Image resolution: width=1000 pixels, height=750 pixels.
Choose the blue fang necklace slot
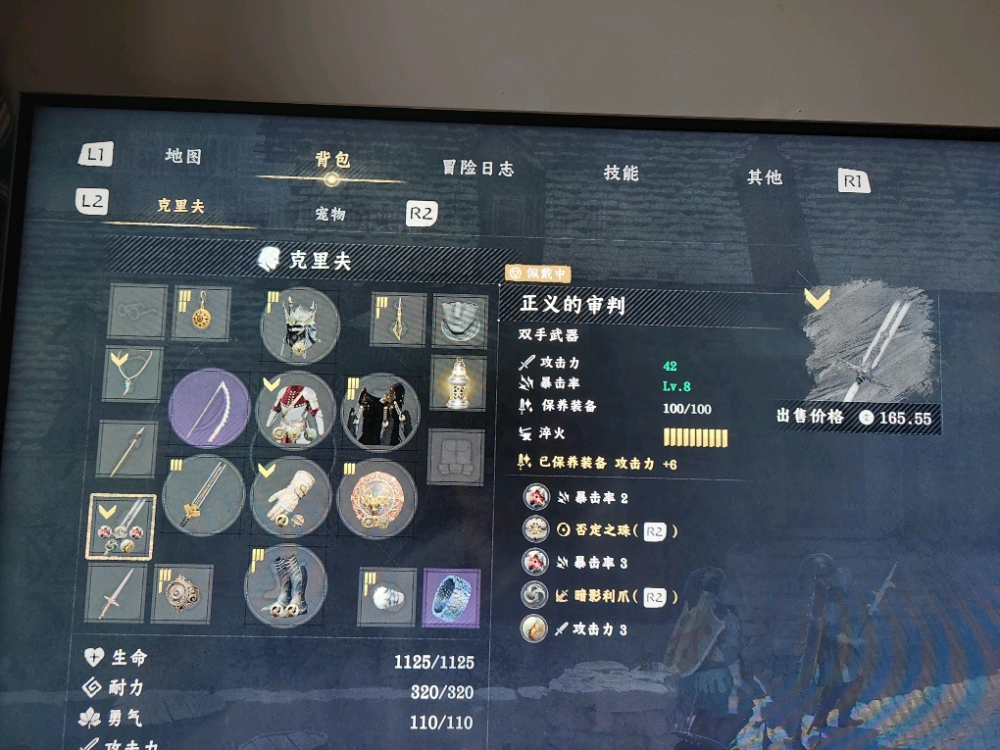(132, 374)
